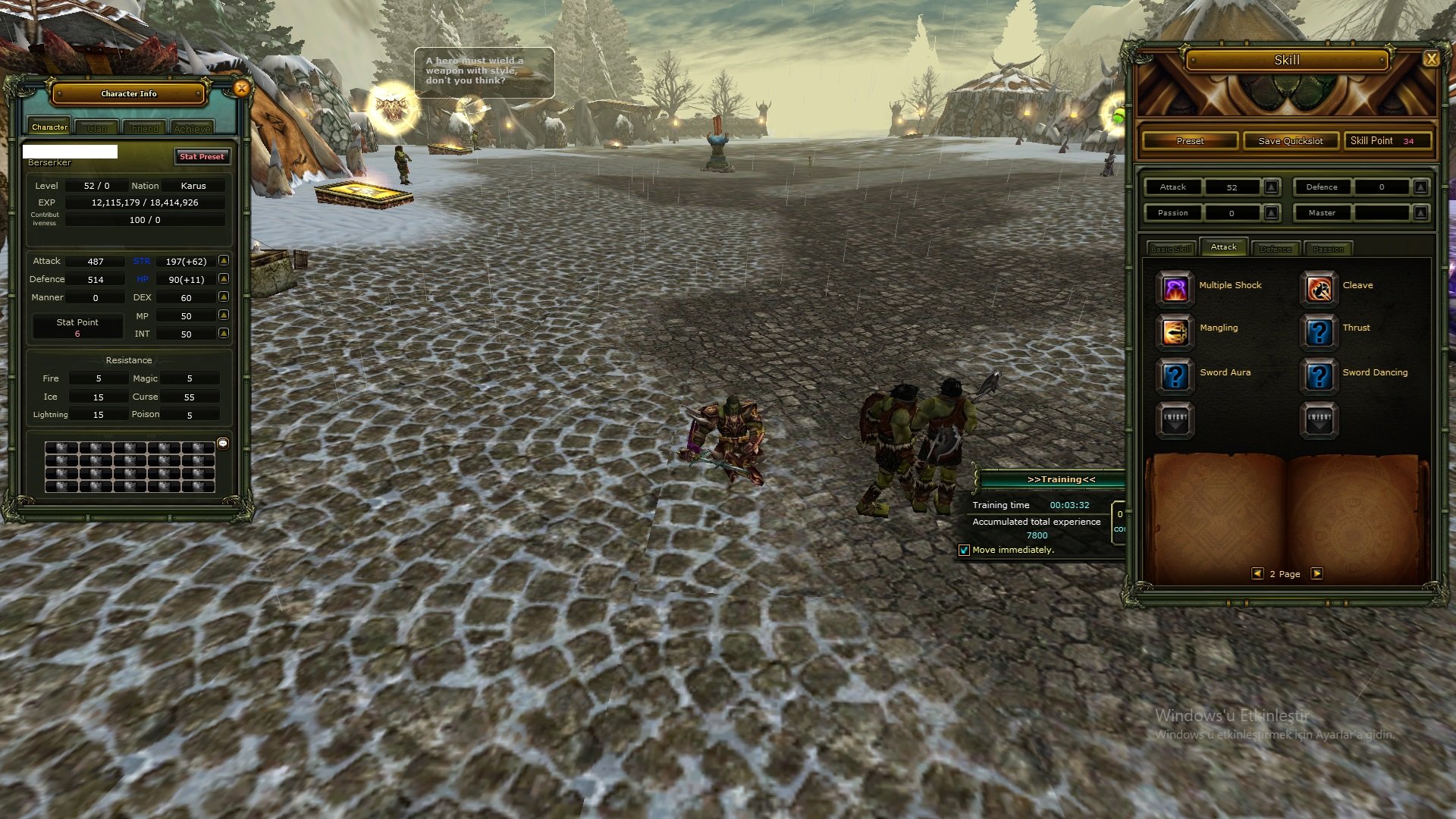This screenshot has width=1456, height=819.
Task: Add a point to Defence skill
Action: [x=1420, y=187]
